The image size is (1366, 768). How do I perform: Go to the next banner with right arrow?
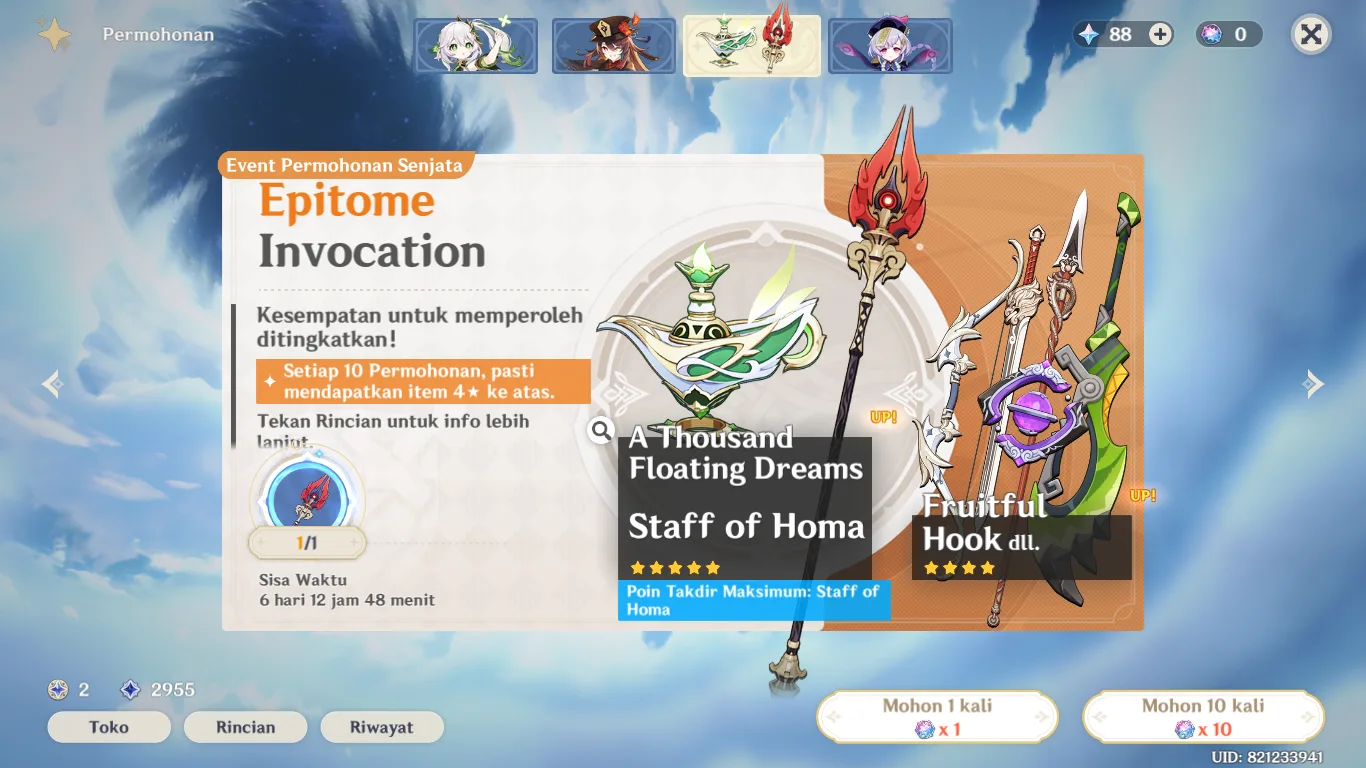coord(1314,383)
